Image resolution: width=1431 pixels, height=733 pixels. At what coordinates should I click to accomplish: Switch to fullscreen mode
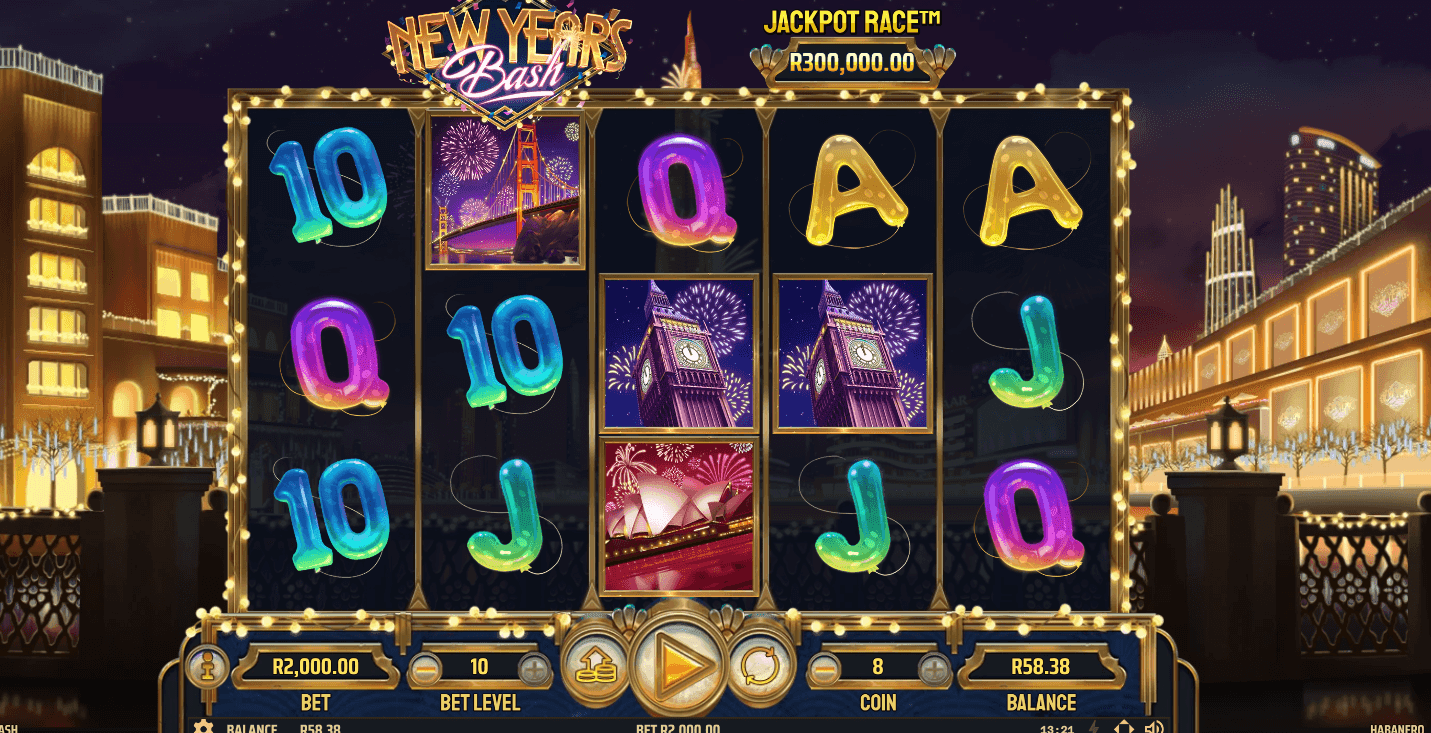click(1123, 727)
